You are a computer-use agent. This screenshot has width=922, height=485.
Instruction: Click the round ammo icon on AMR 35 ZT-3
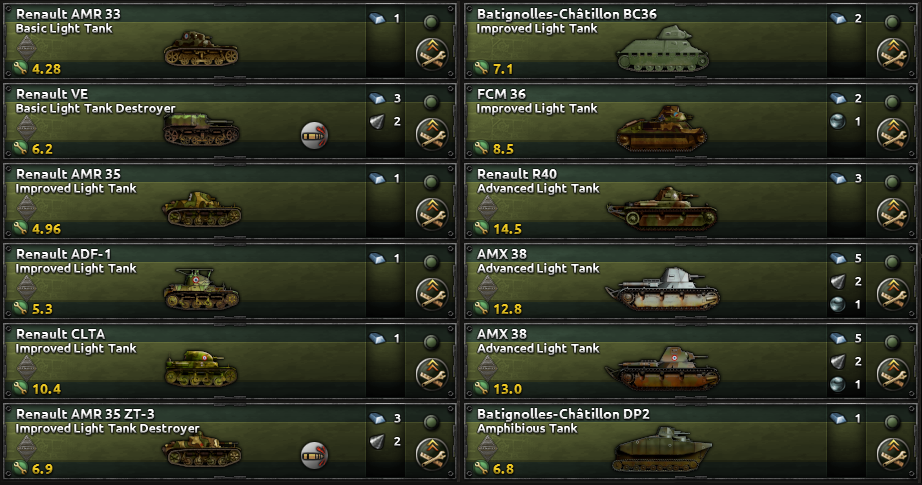click(x=314, y=456)
